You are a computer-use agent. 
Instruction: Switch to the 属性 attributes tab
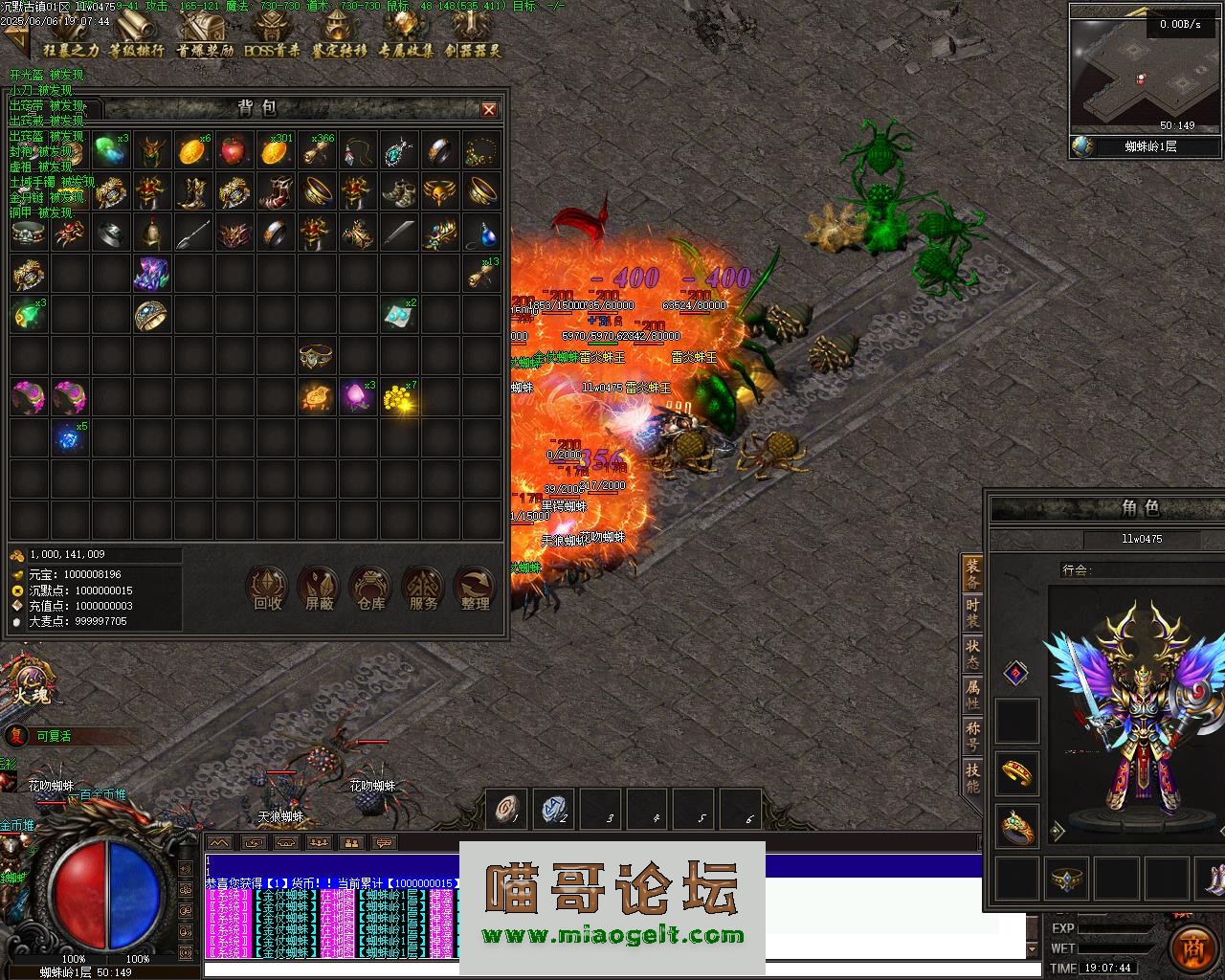972,694
